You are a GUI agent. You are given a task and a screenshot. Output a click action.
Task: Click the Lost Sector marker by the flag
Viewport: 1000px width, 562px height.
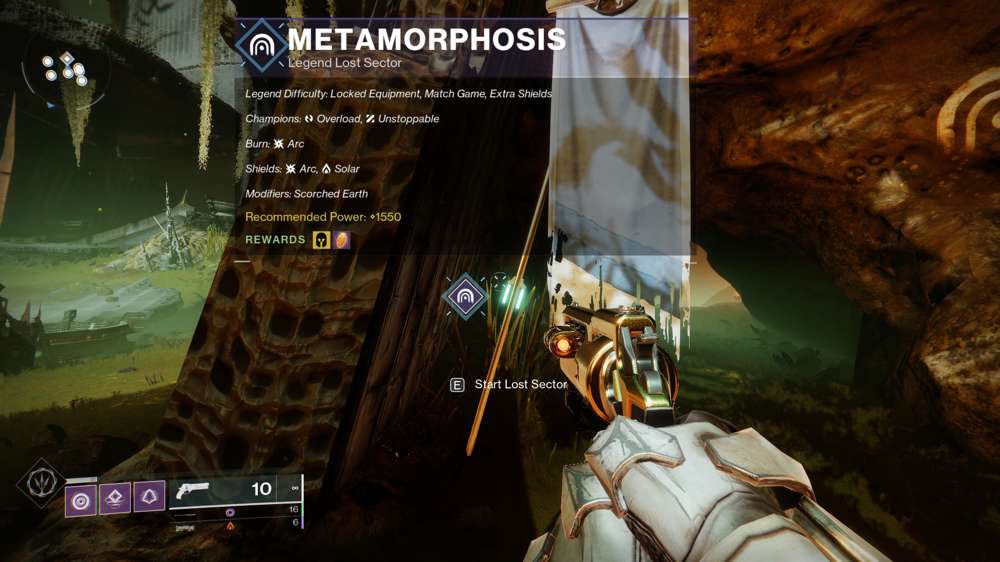[465, 296]
